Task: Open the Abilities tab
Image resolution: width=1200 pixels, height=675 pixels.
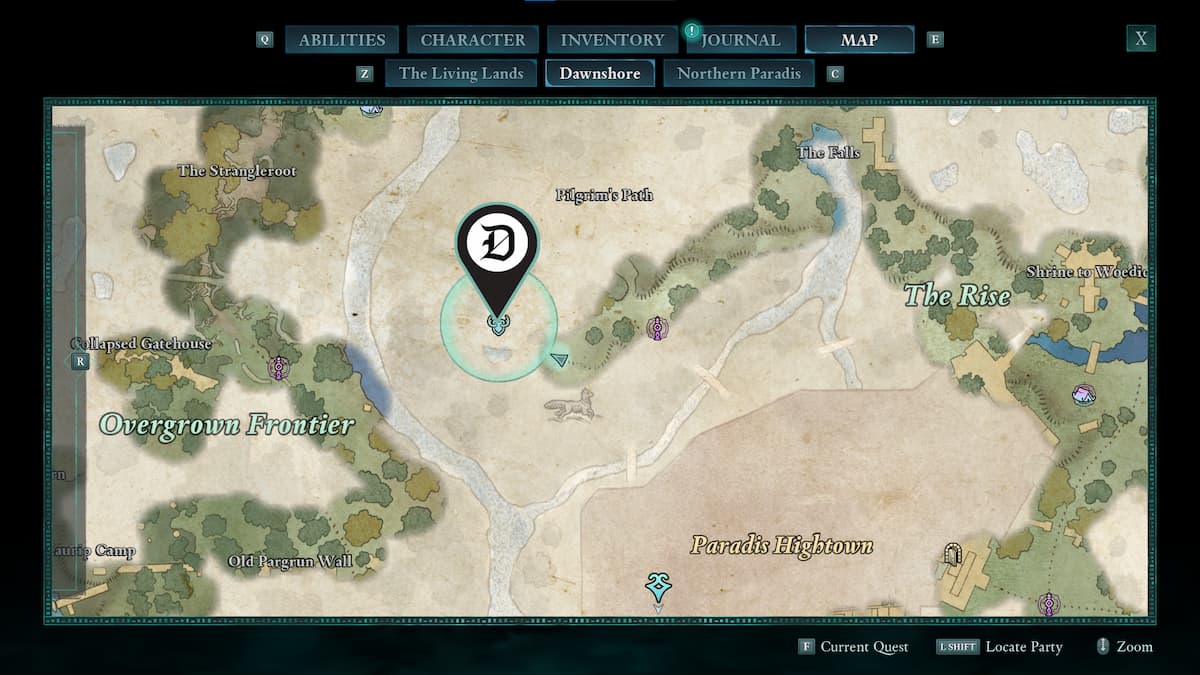Action: pyautogui.click(x=342, y=40)
